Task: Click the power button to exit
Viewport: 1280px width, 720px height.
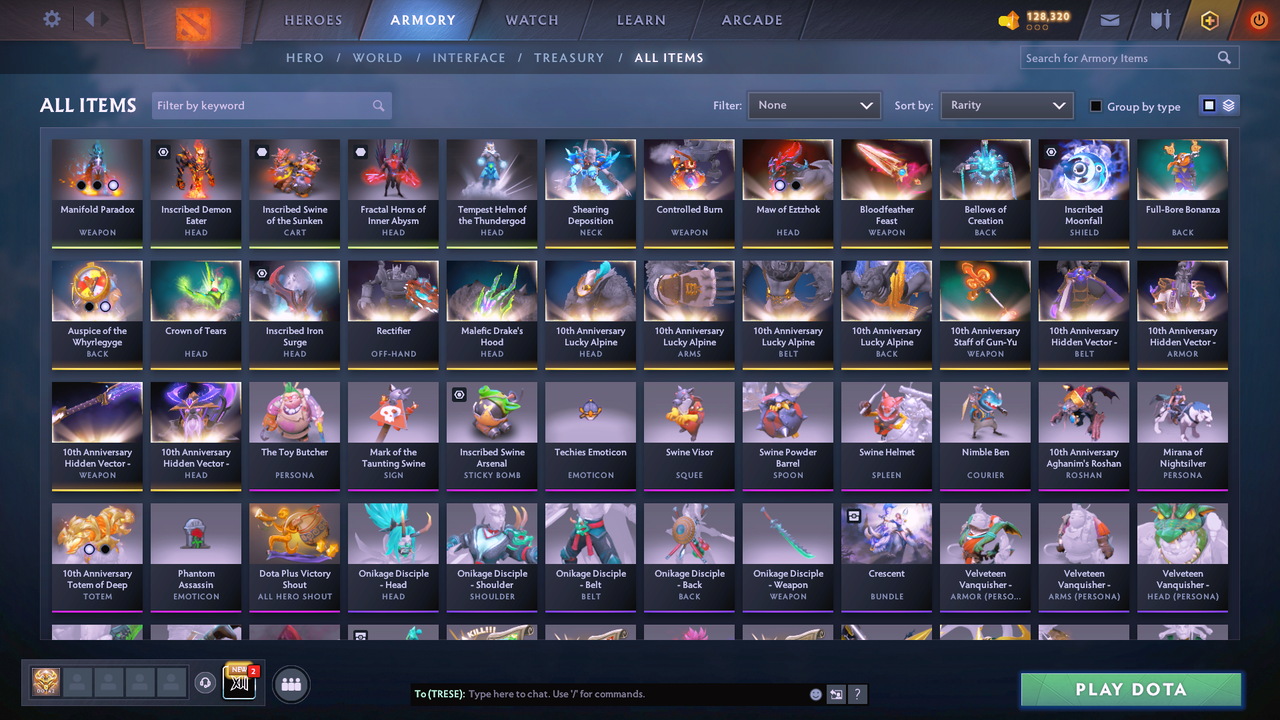Action: coord(1258,19)
